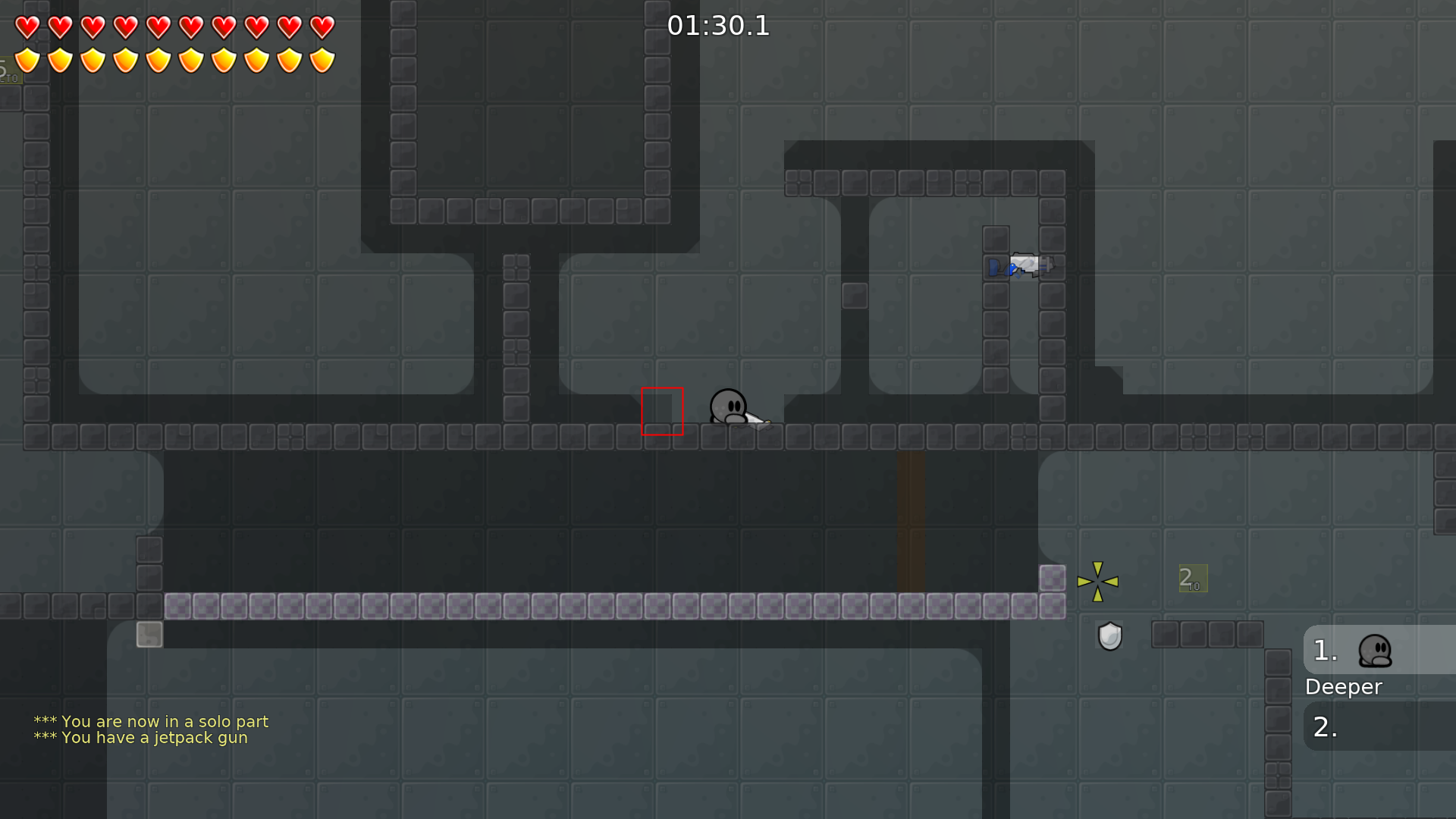The height and width of the screenshot is (819, 1456).
Task: Click the 01:30.1 race timer
Action: [x=718, y=25]
